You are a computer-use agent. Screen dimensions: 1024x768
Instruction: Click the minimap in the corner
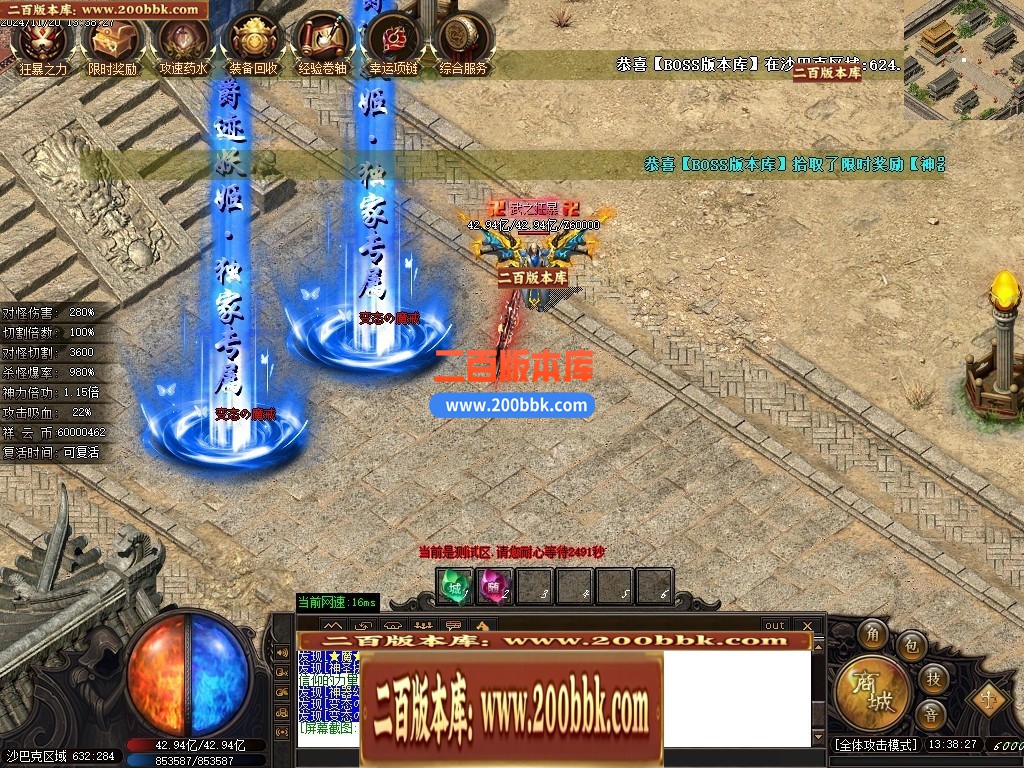pos(963,58)
